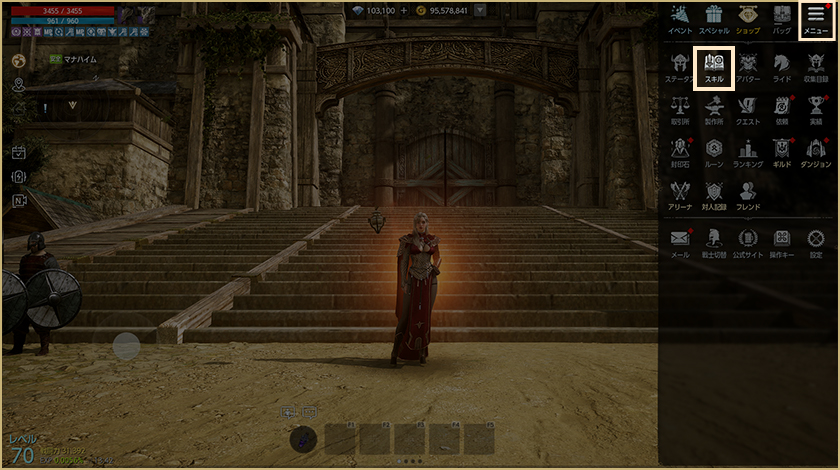Open the ギルド (Guild) menu
This screenshot has height=470, width=840.
pyautogui.click(x=782, y=152)
